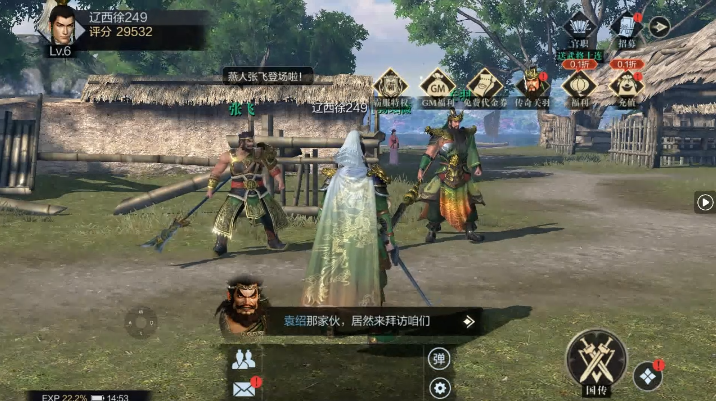Viewport: 716px width, 401px height.
Task: Open the 巅峰特权 privilege icon
Action: 390,85
